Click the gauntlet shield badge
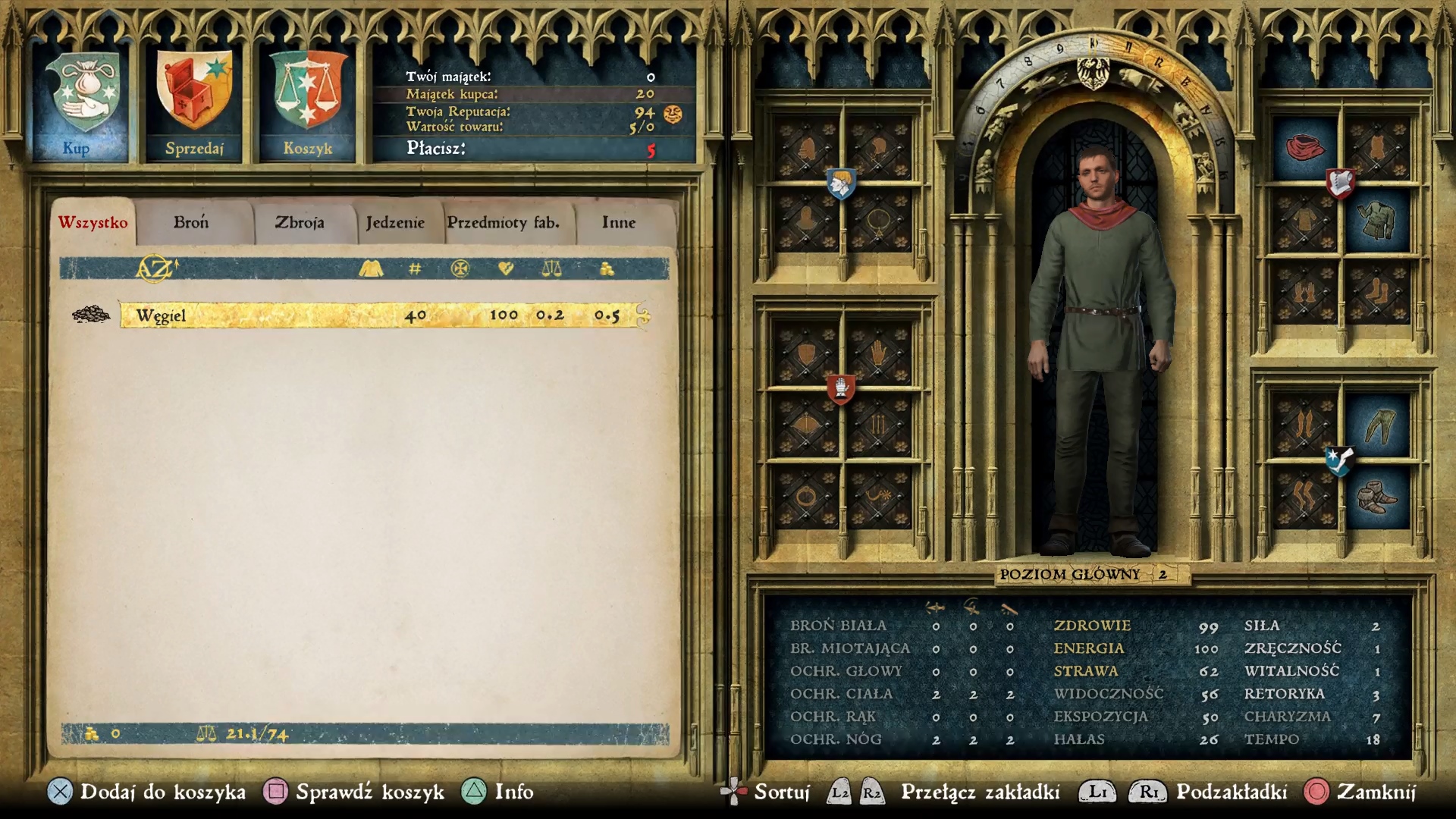 point(840,389)
